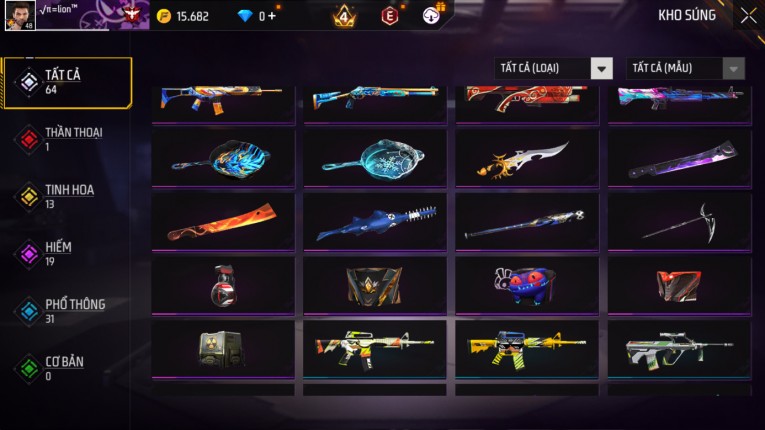Select the blue flame frying pan skin
Image resolution: width=765 pixels, height=430 pixels.
pos(223,156)
